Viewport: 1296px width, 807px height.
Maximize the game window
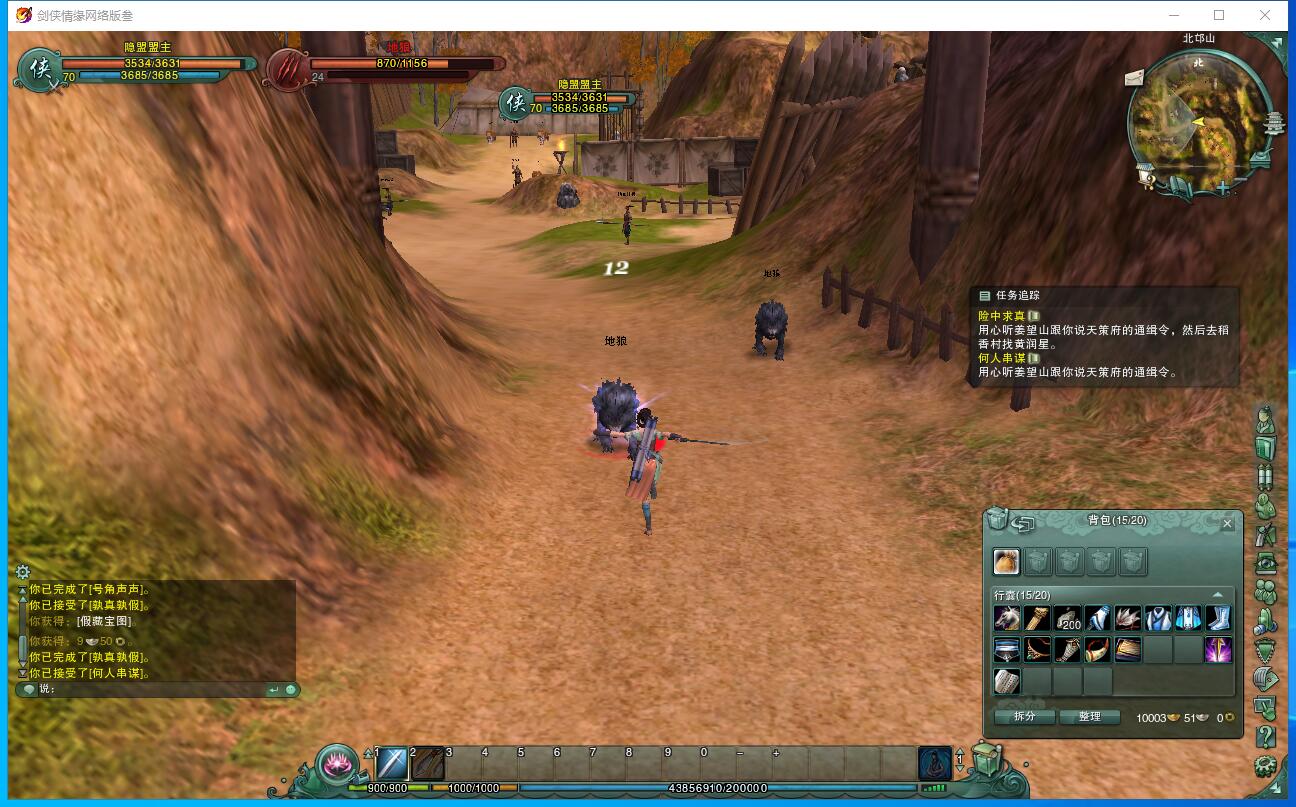click(x=1219, y=15)
